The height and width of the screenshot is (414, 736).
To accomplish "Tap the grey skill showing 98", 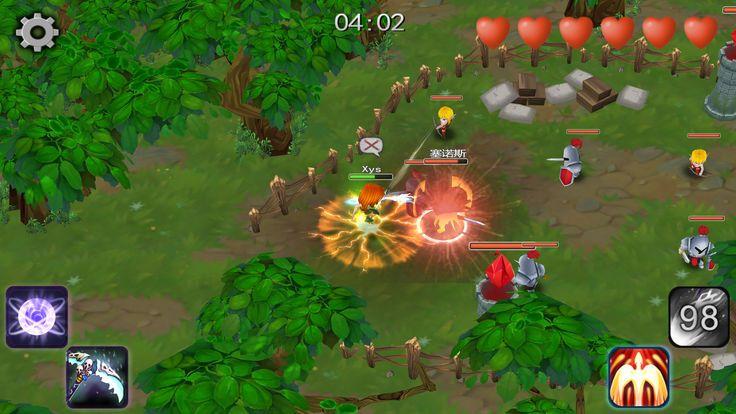I will click(x=699, y=317).
